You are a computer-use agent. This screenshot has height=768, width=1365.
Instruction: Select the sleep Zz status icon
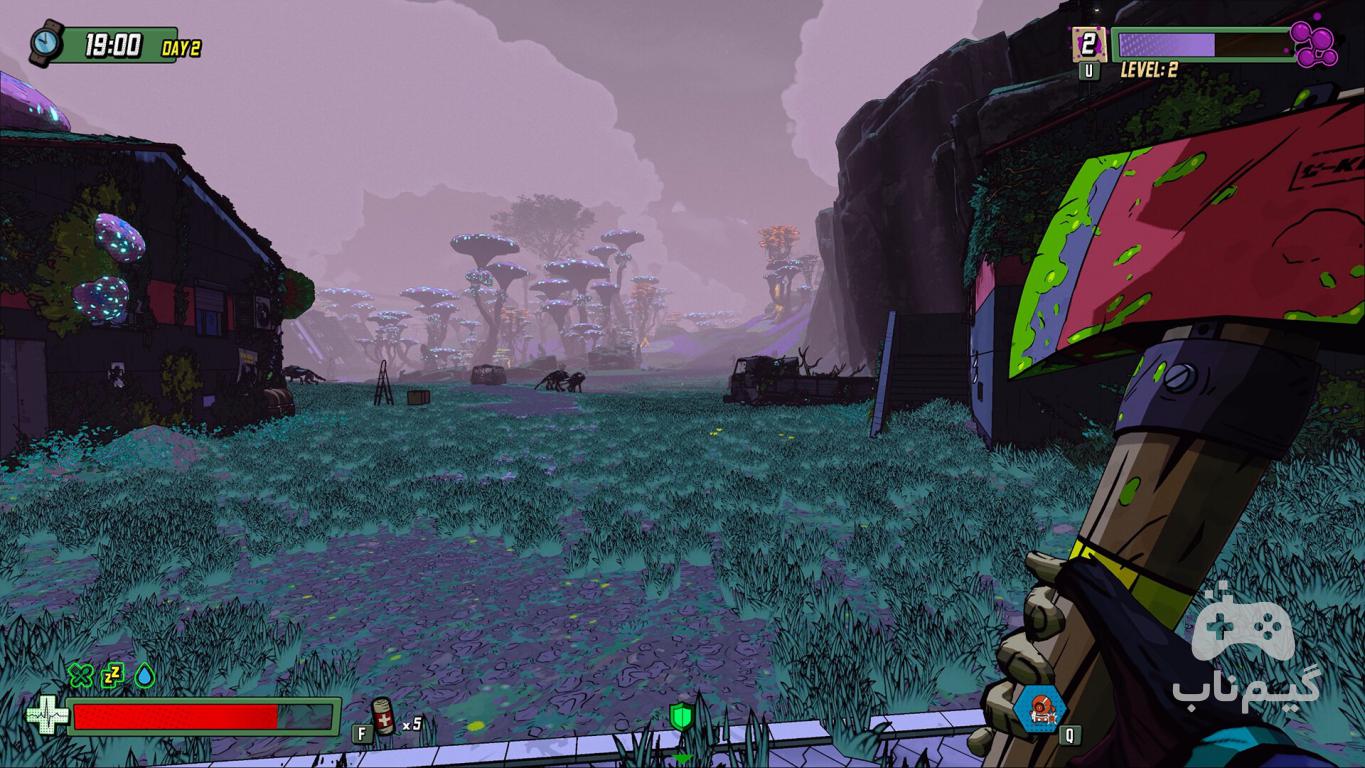(x=113, y=676)
